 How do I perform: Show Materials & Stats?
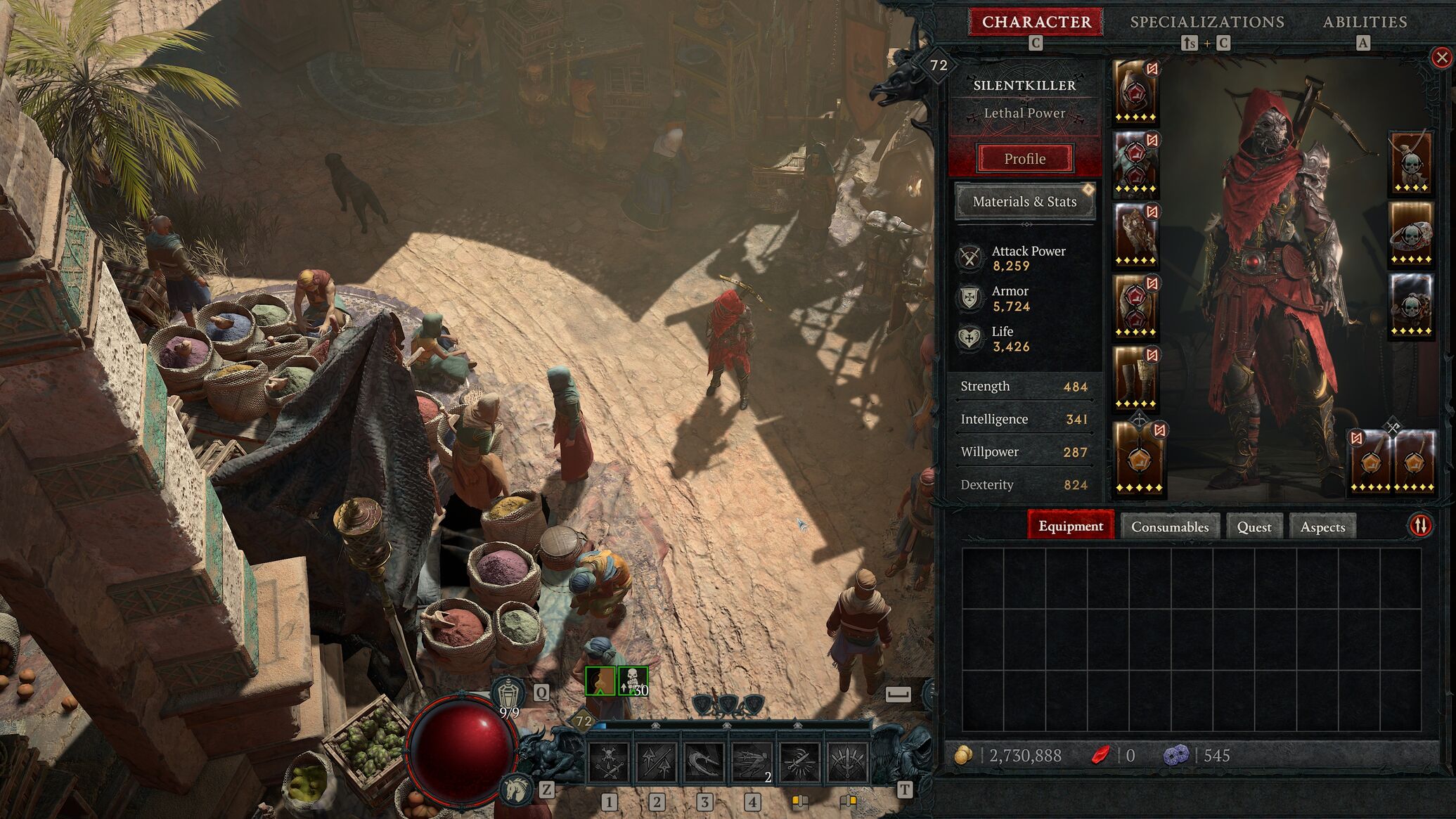(x=1024, y=202)
